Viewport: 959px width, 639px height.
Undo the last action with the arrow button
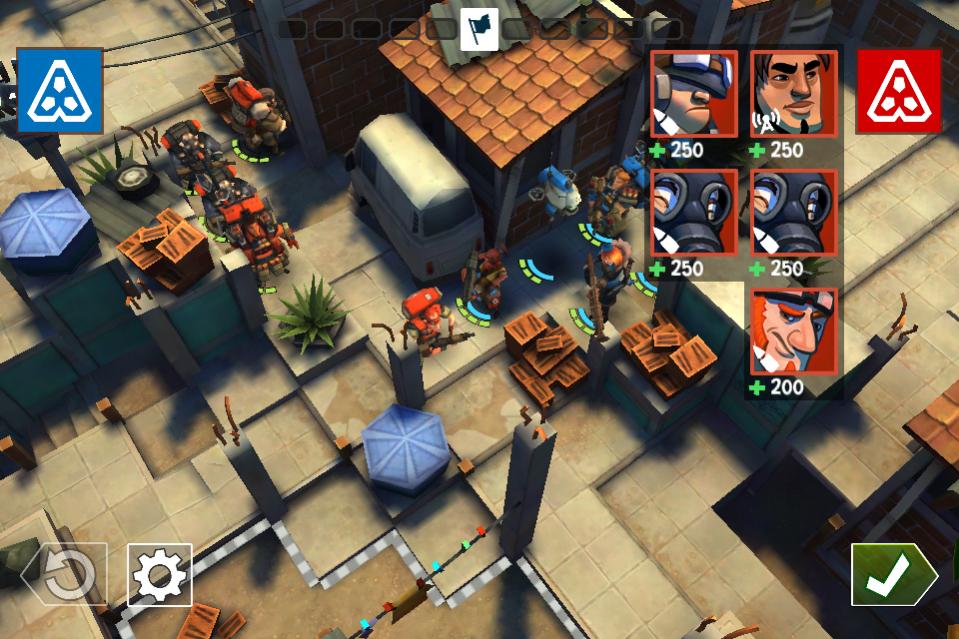(66, 575)
